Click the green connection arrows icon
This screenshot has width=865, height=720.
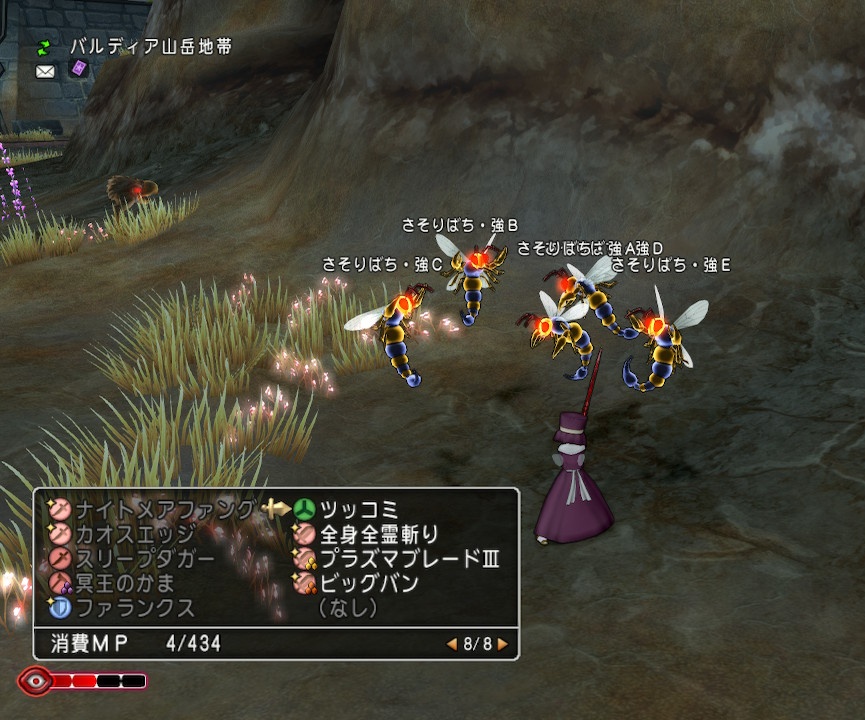[x=44, y=46]
